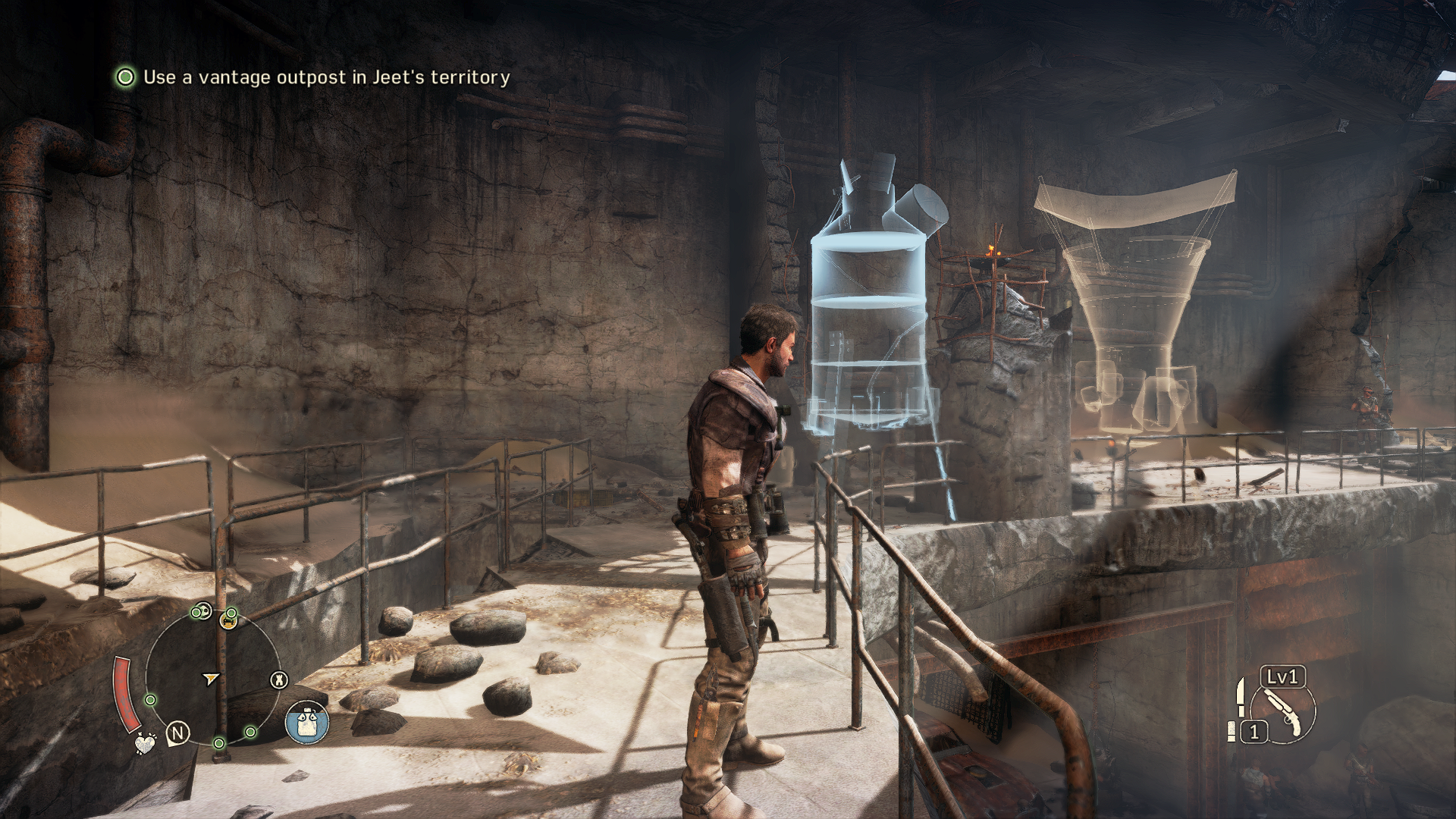Use the water canteen icon
The height and width of the screenshot is (819, 1456).
(x=307, y=721)
